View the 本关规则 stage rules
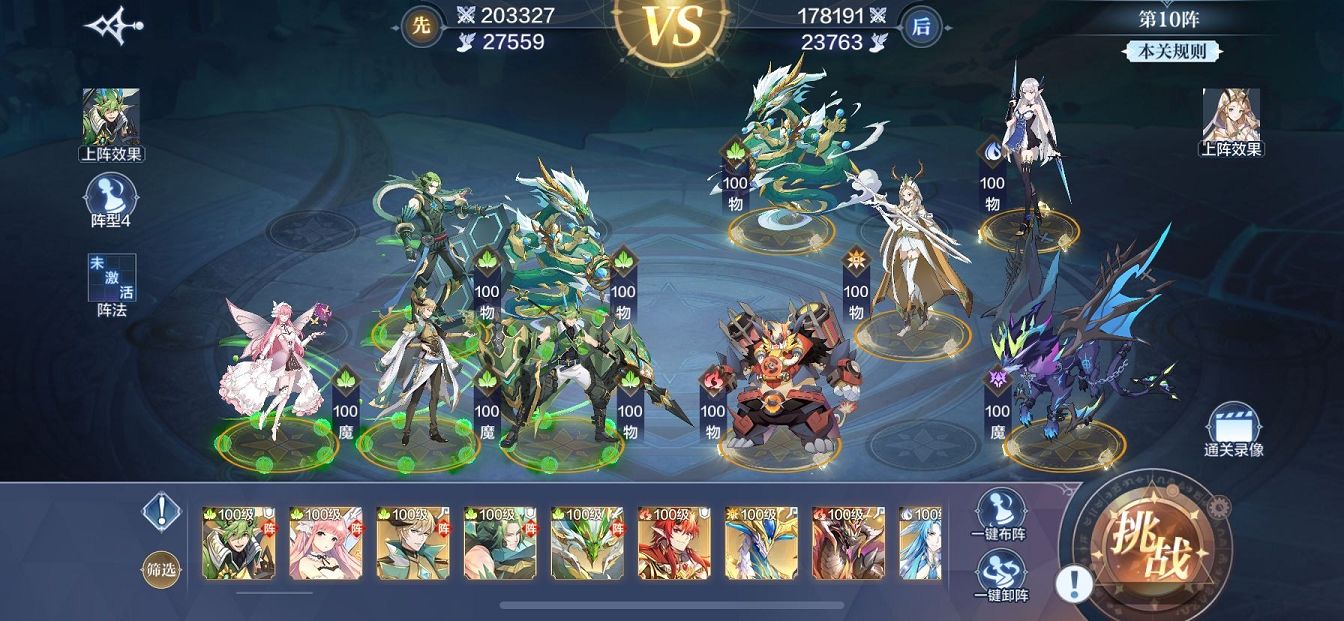 [1172, 52]
